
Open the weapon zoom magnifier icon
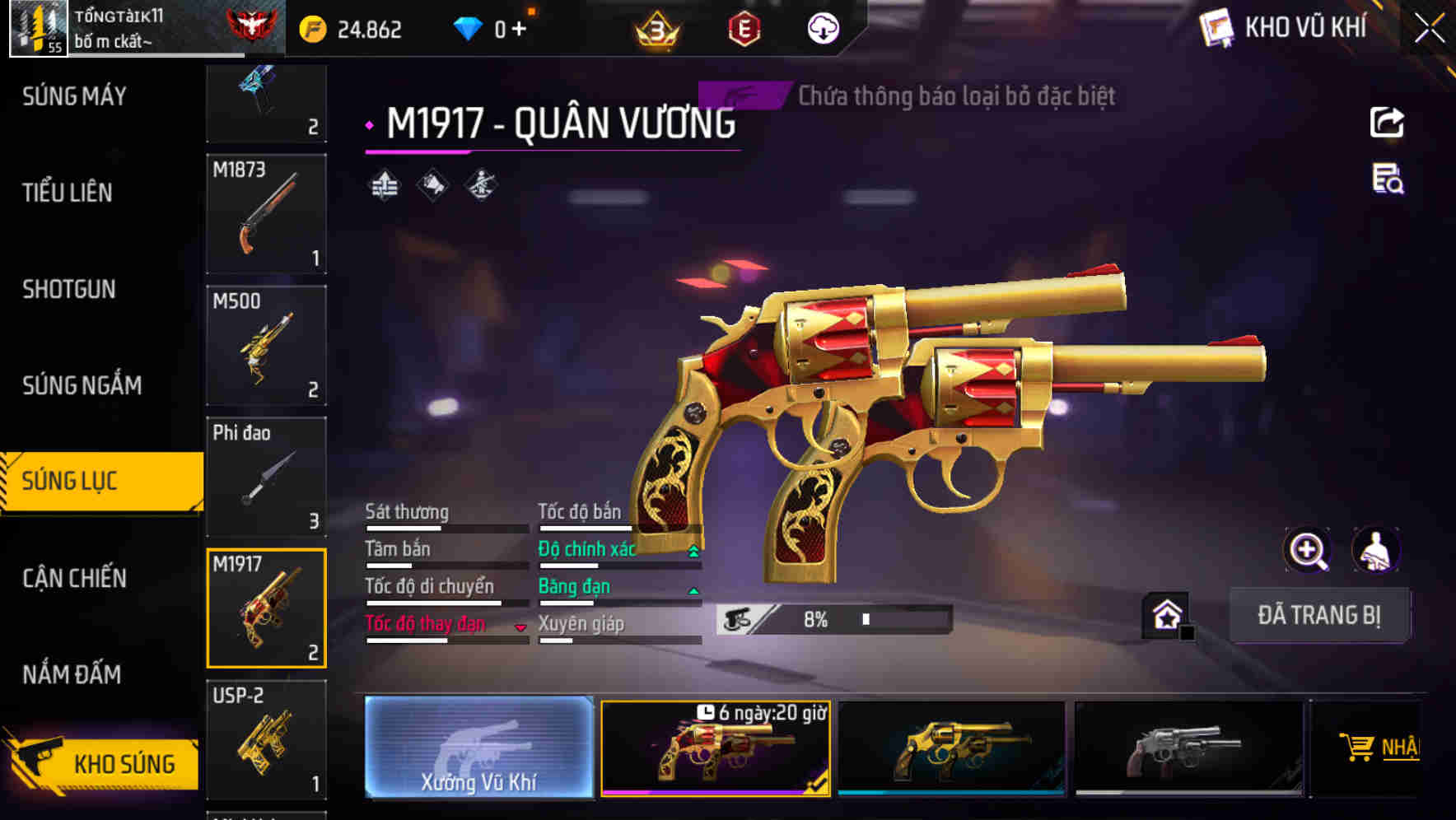(x=1306, y=550)
